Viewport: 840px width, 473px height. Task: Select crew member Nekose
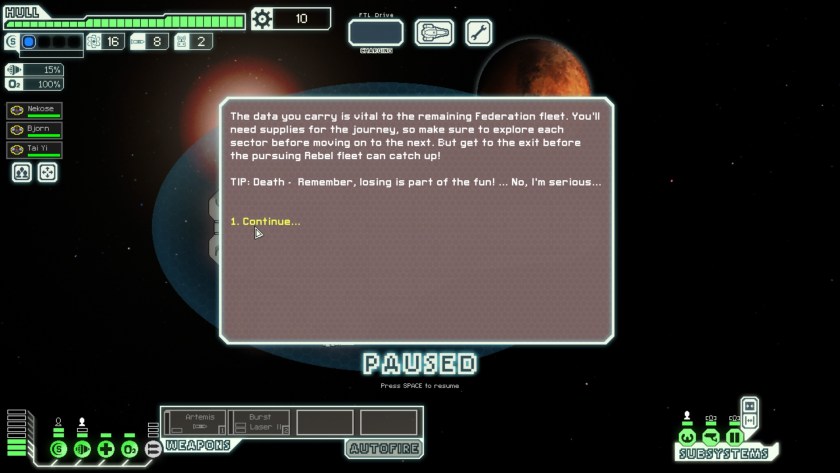[34, 110]
